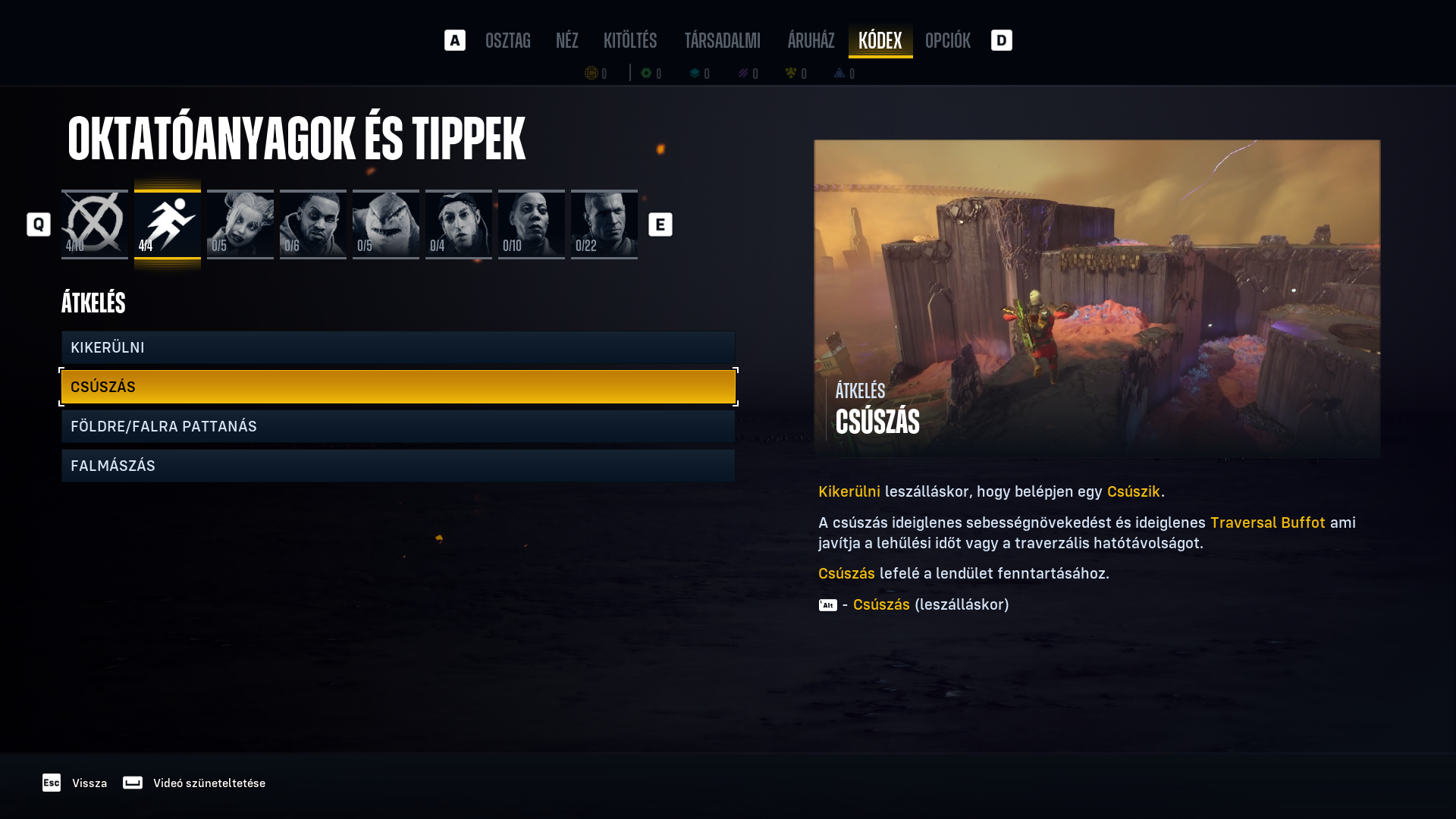
Task: Open the NÉZ tab
Action: tap(566, 40)
